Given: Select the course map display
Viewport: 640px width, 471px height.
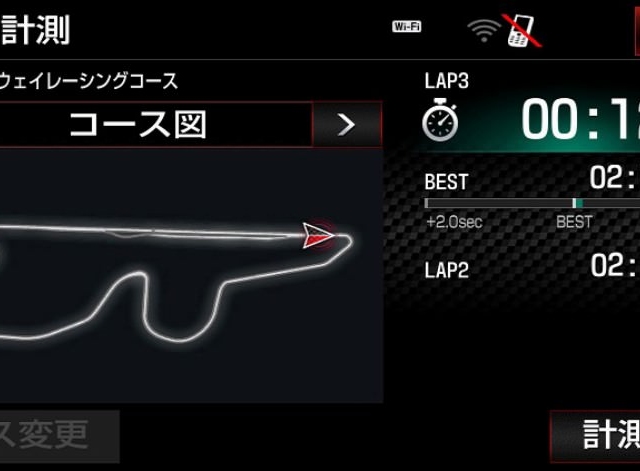Looking at the screenshot, I should (x=190, y=275).
